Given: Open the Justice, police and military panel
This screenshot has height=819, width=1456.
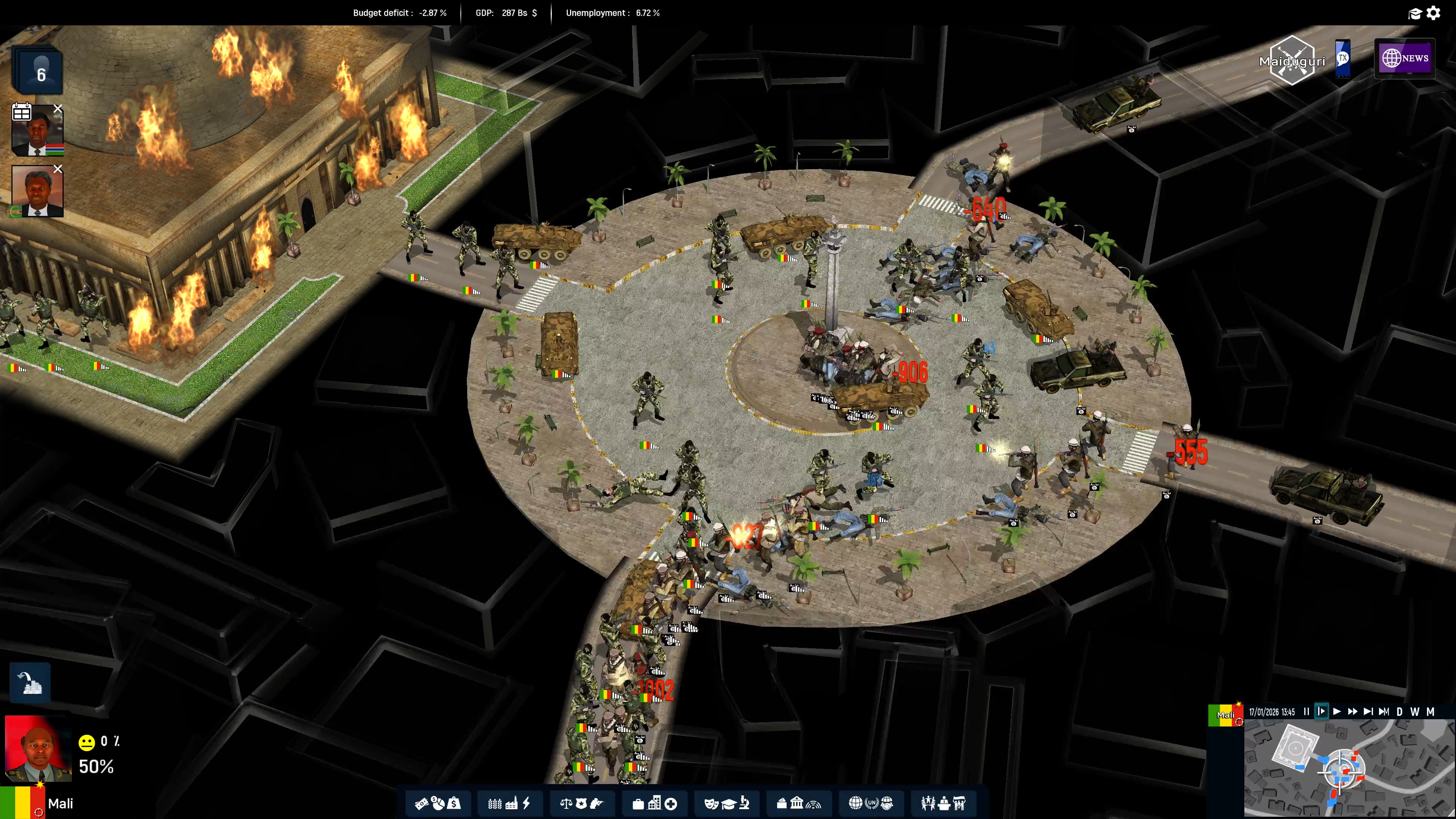Looking at the screenshot, I should point(582,803).
